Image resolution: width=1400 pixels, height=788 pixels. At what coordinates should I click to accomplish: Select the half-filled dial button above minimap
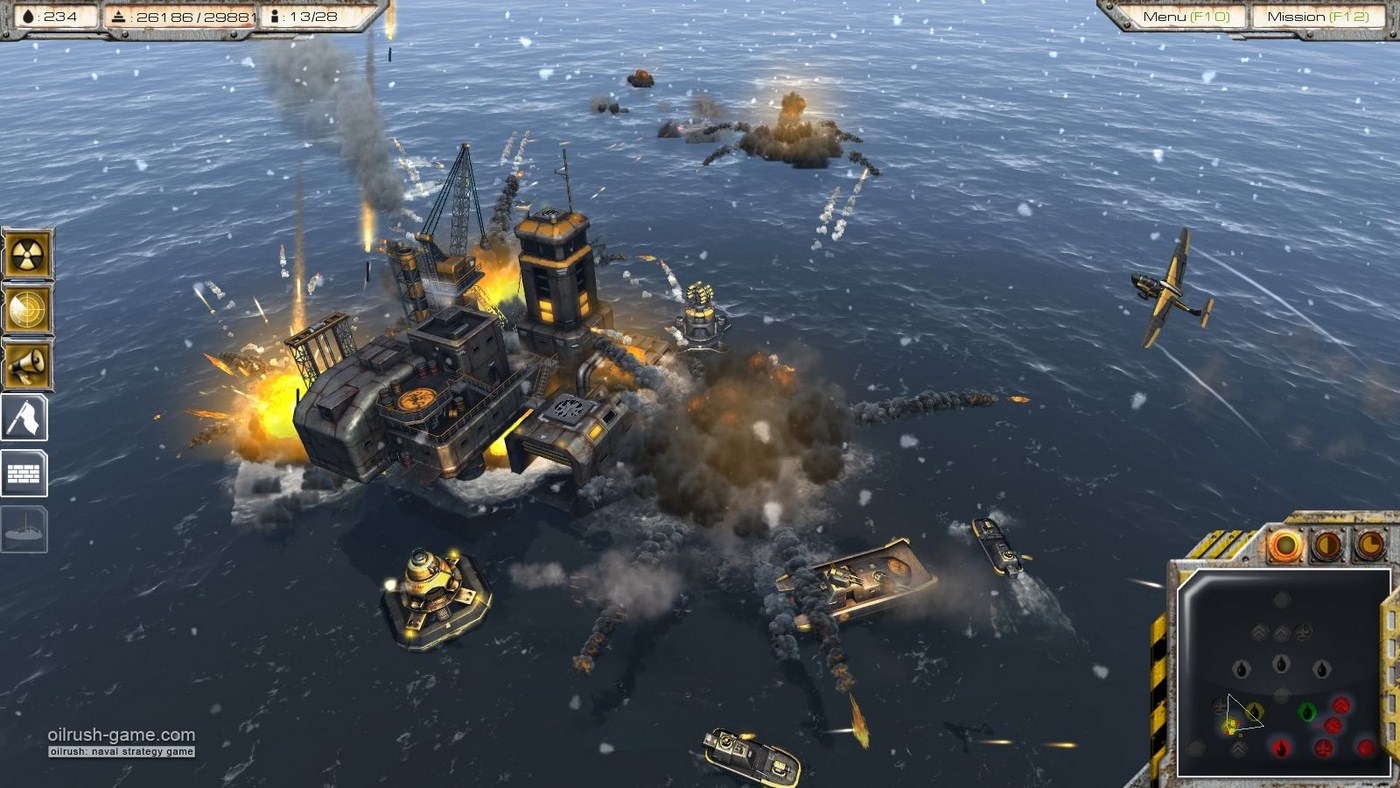tap(1327, 545)
